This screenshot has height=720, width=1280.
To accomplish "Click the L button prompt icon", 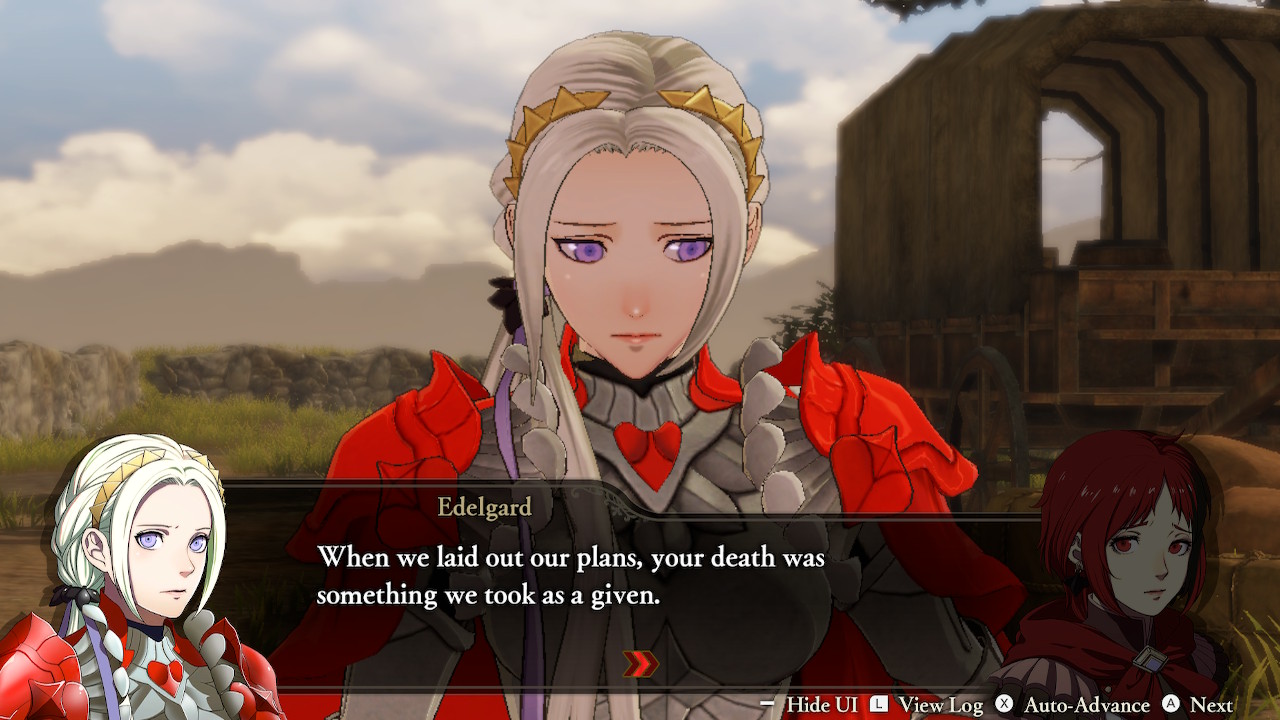I will [877, 705].
